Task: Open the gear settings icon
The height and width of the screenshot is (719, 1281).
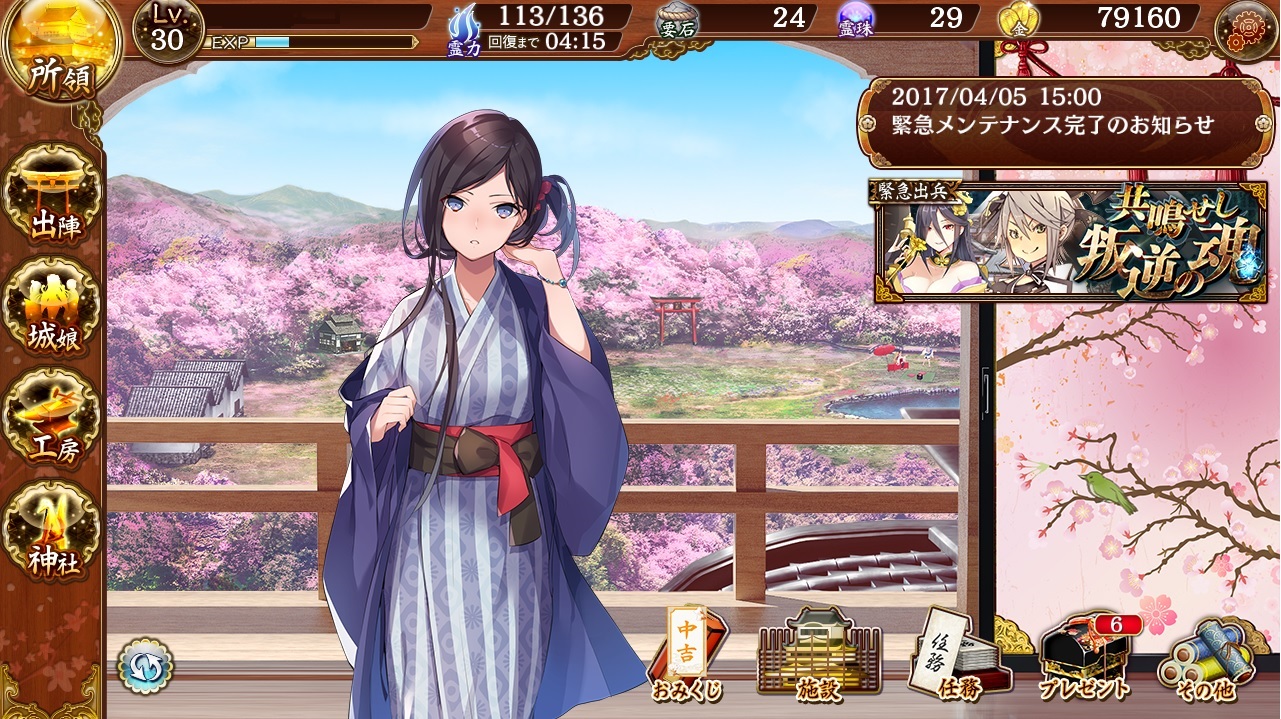Action: pos(1245,30)
